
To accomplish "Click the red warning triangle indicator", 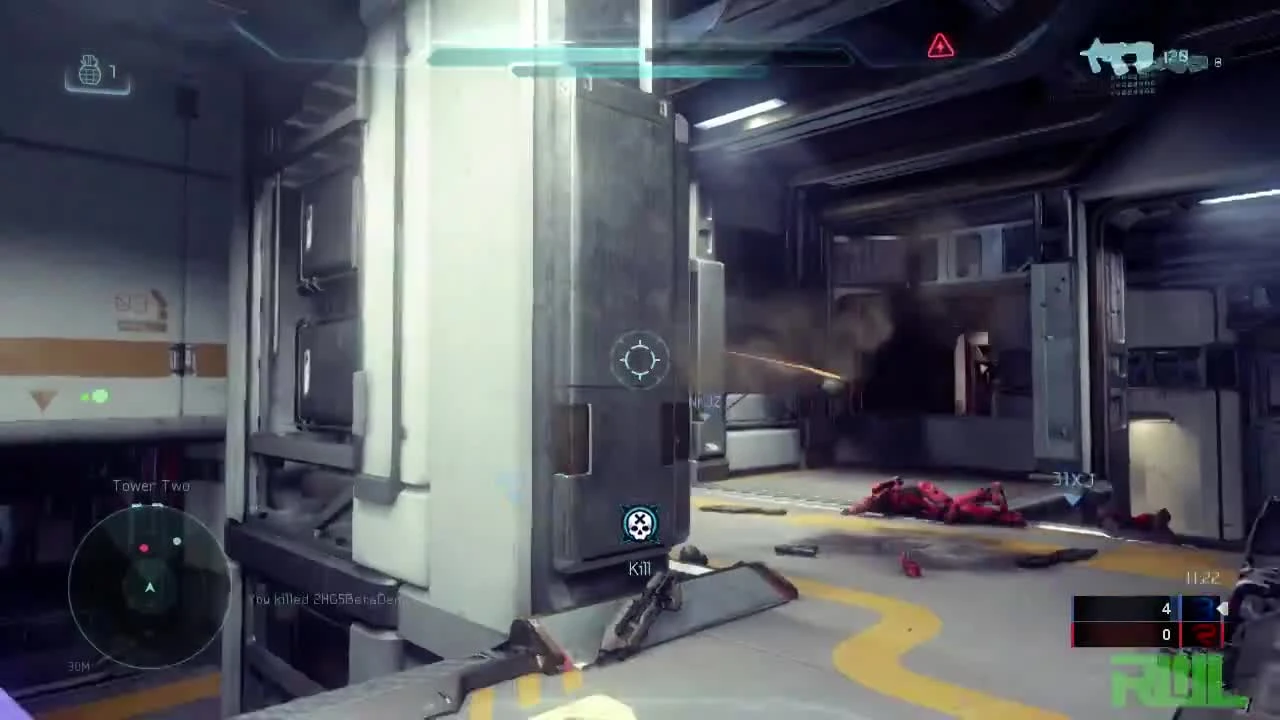I will click(940, 46).
